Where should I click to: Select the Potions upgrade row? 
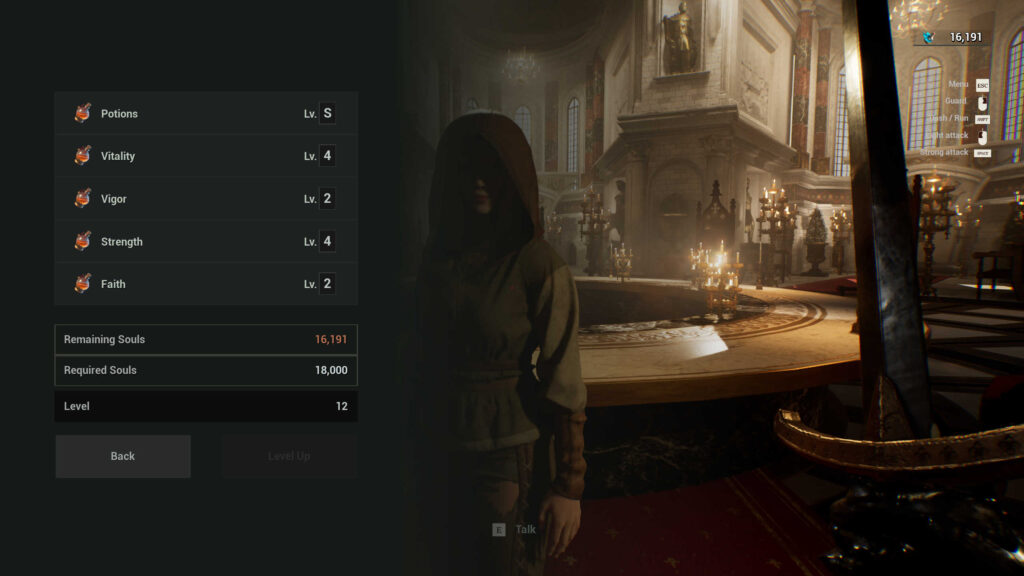pyautogui.click(x=205, y=114)
